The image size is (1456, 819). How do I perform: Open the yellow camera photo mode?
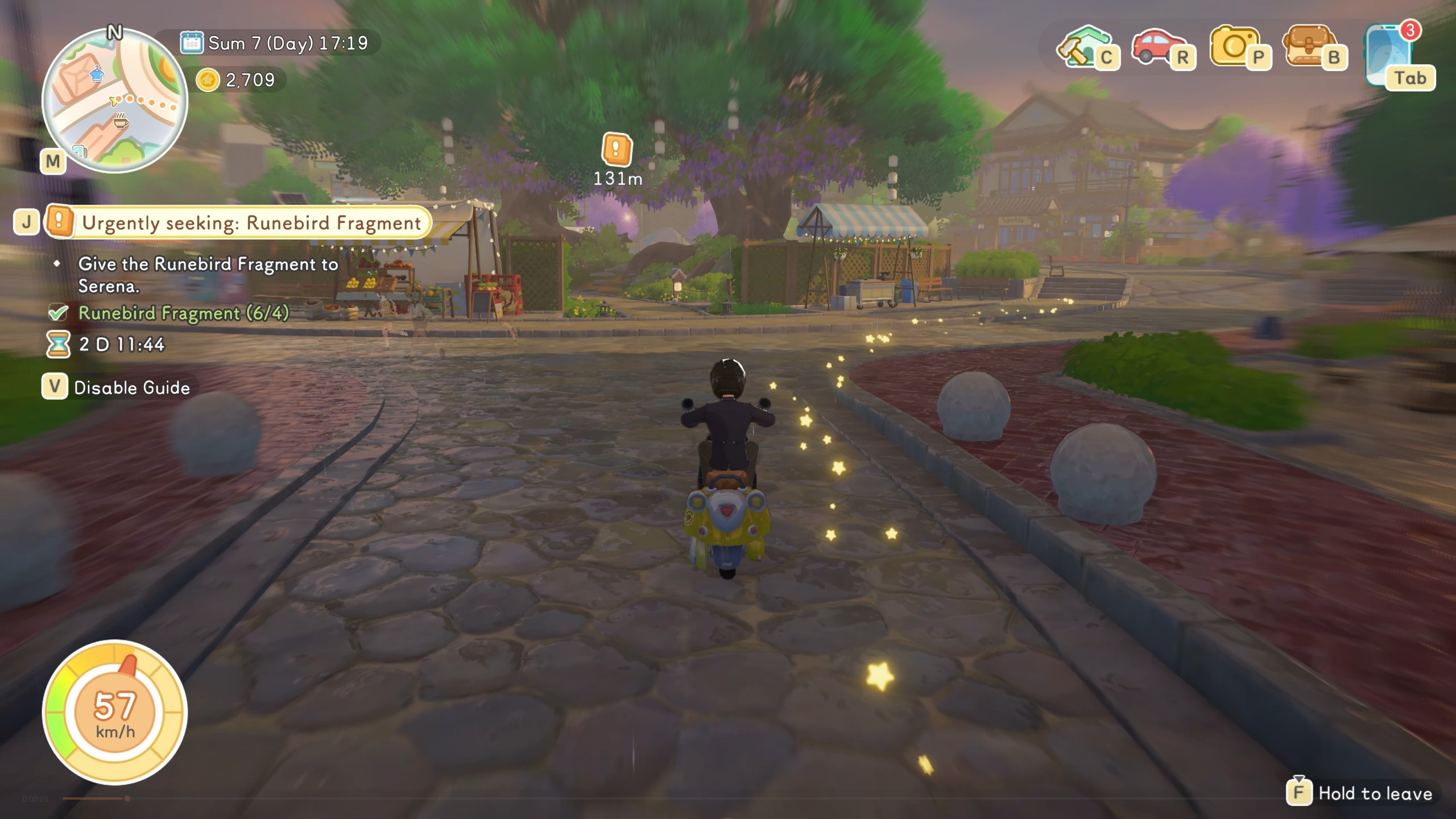point(1234,47)
